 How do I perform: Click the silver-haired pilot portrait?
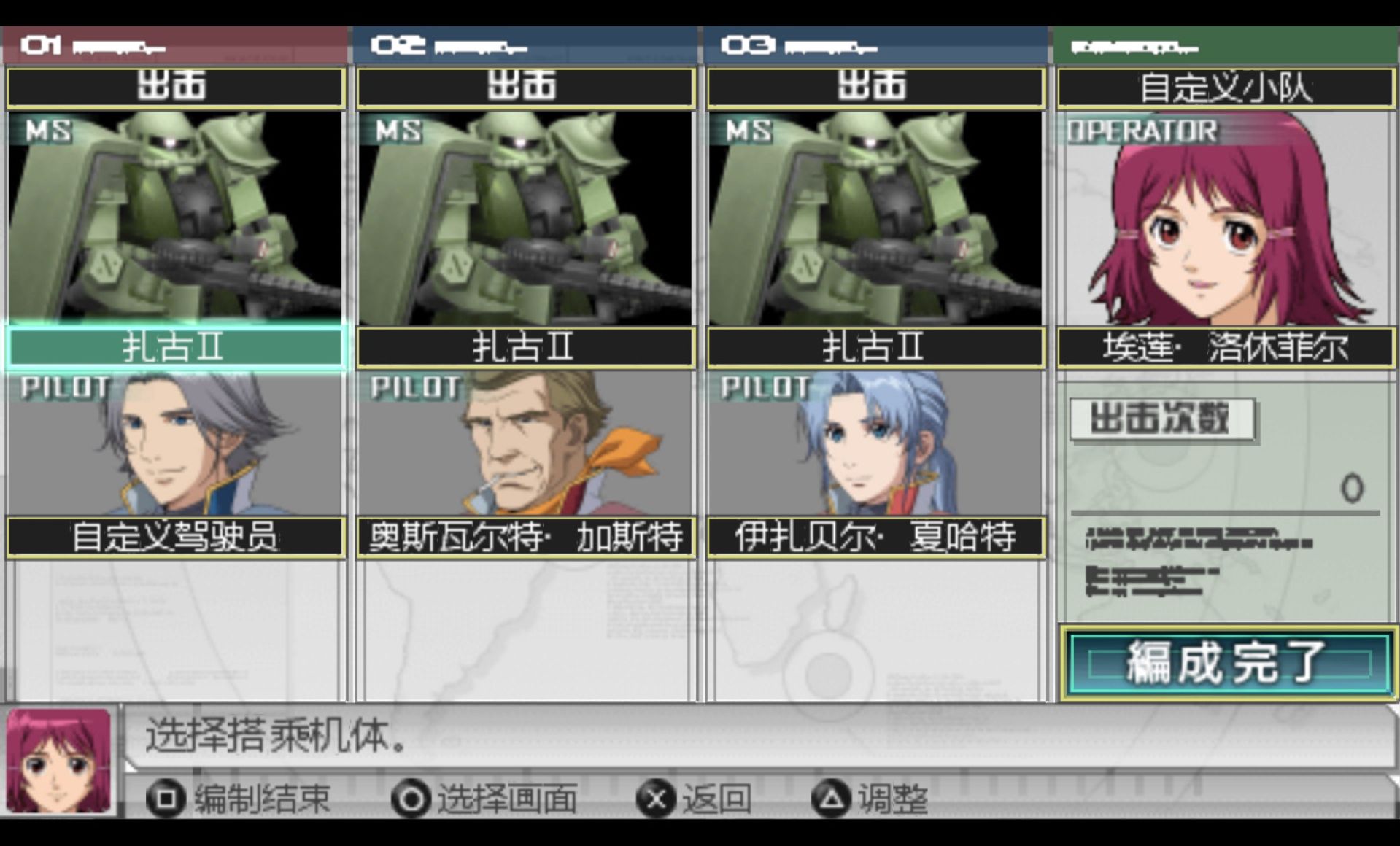coord(175,443)
